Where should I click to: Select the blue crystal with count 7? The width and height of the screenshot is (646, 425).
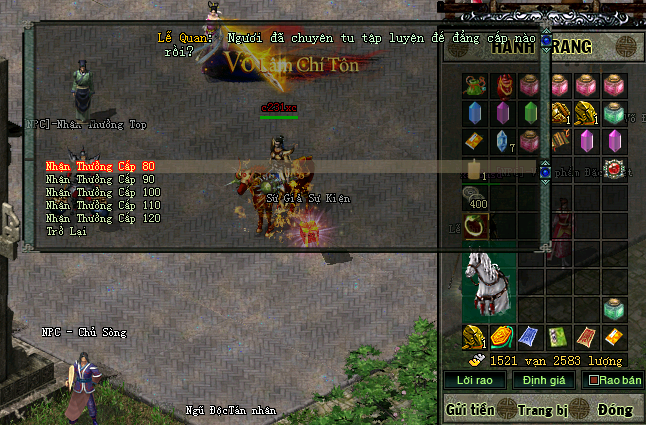(503, 141)
